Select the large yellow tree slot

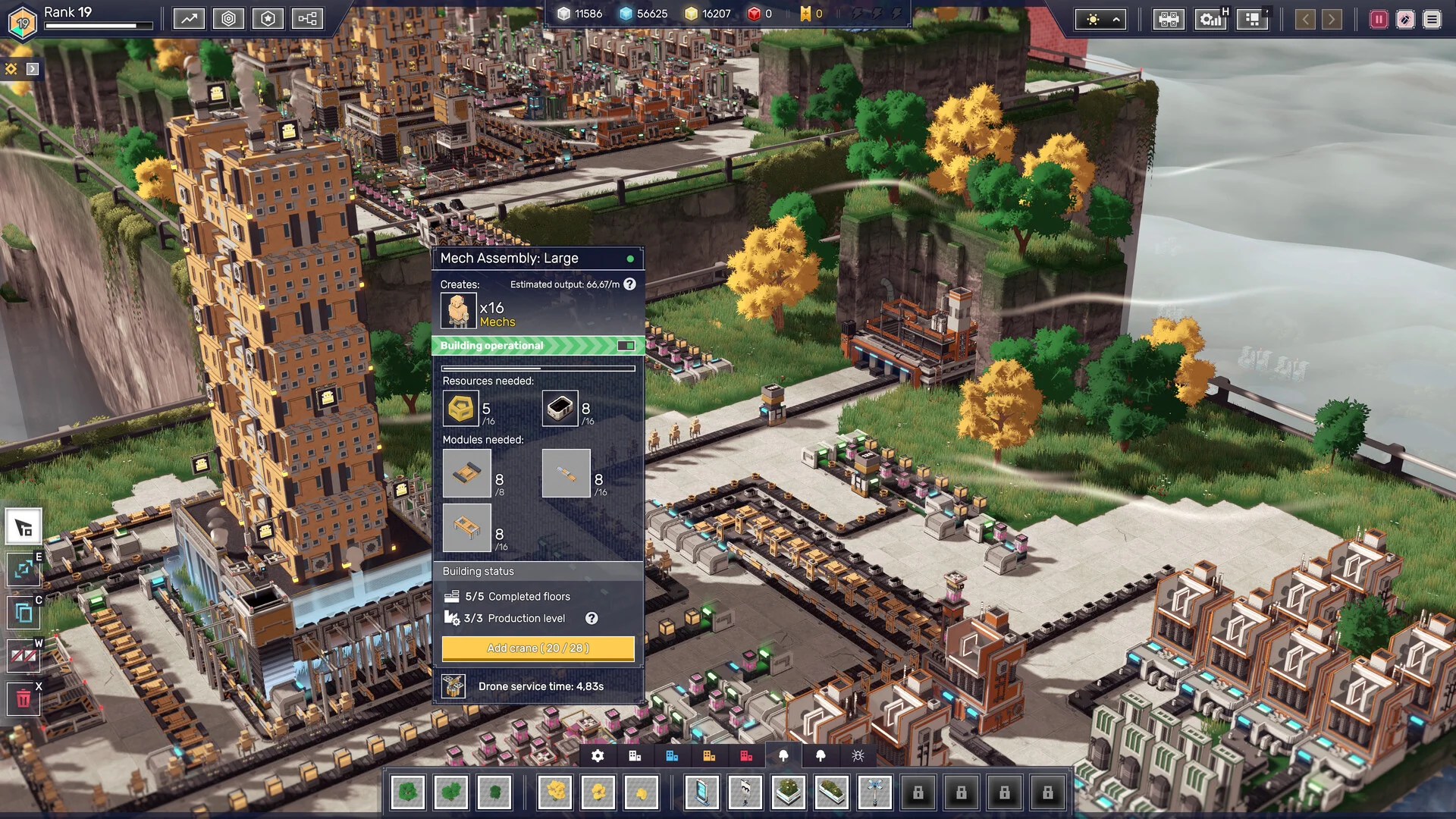click(x=556, y=792)
